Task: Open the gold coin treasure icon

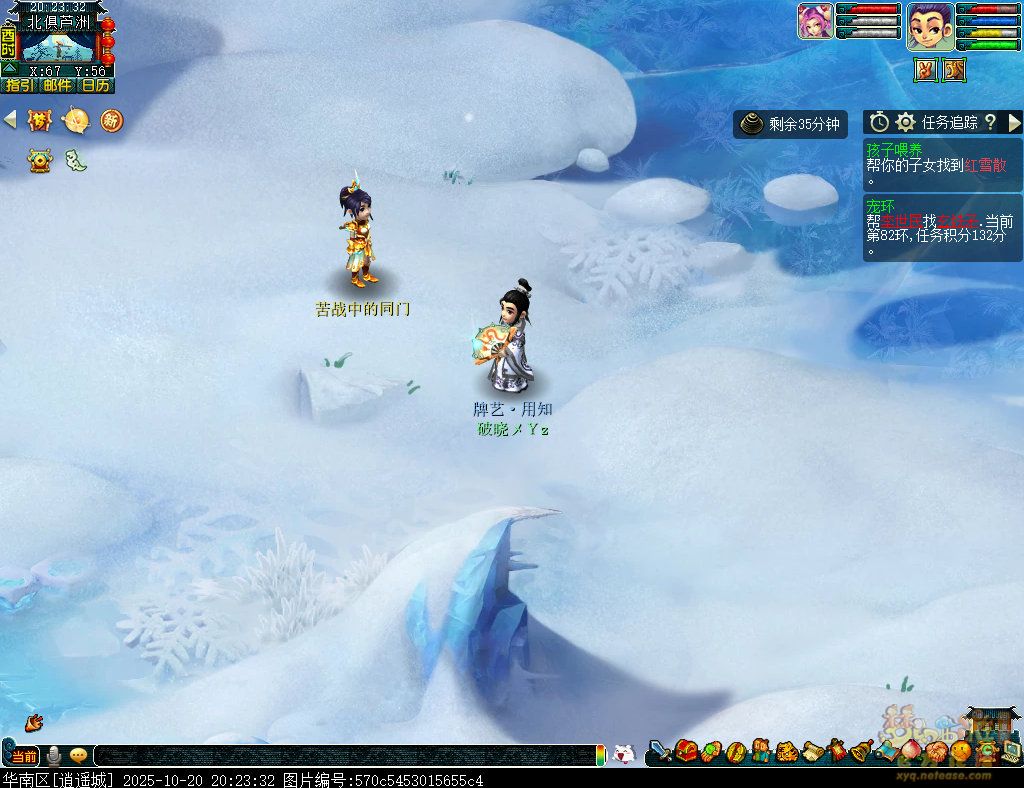Action: 39,160
